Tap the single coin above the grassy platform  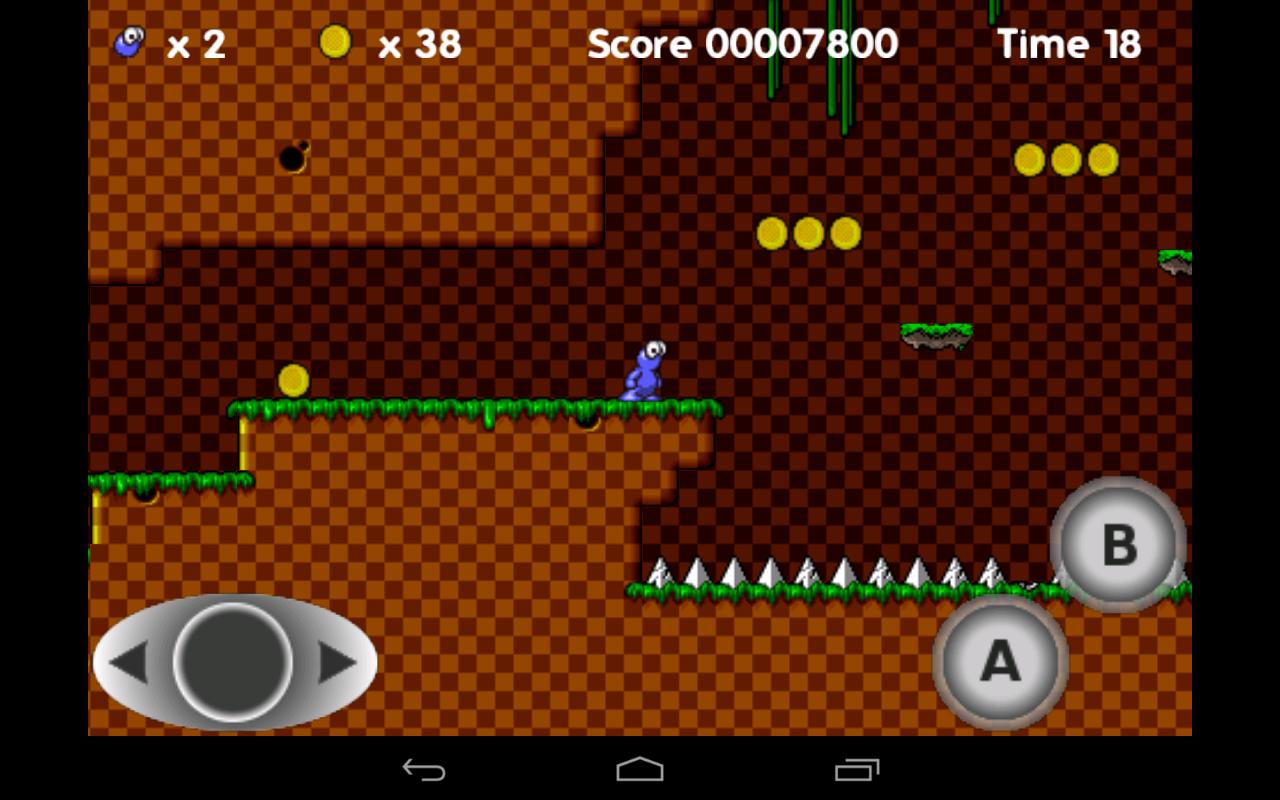click(291, 377)
